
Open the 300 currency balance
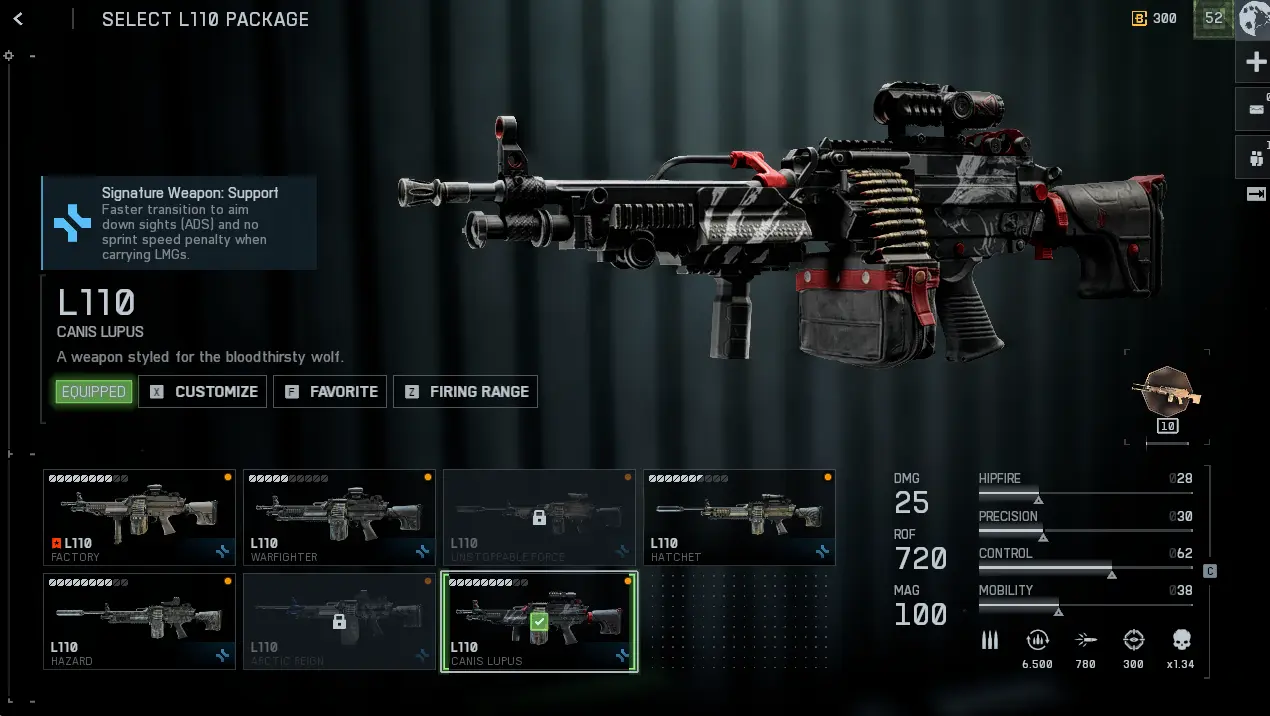coord(1154,19)
